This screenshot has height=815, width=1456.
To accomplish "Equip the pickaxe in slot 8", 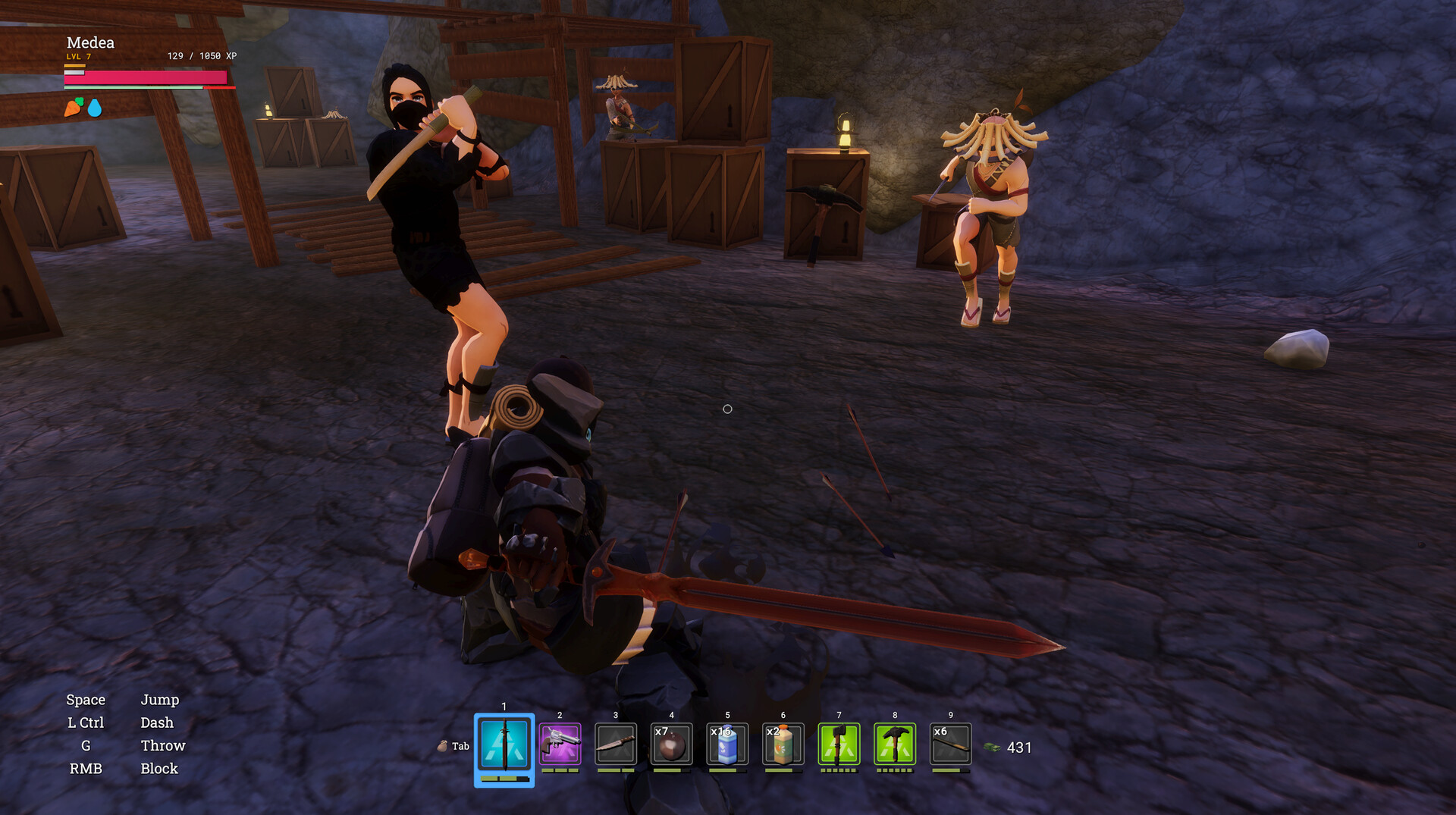I will pyautogui.click(x=895, y=744).
